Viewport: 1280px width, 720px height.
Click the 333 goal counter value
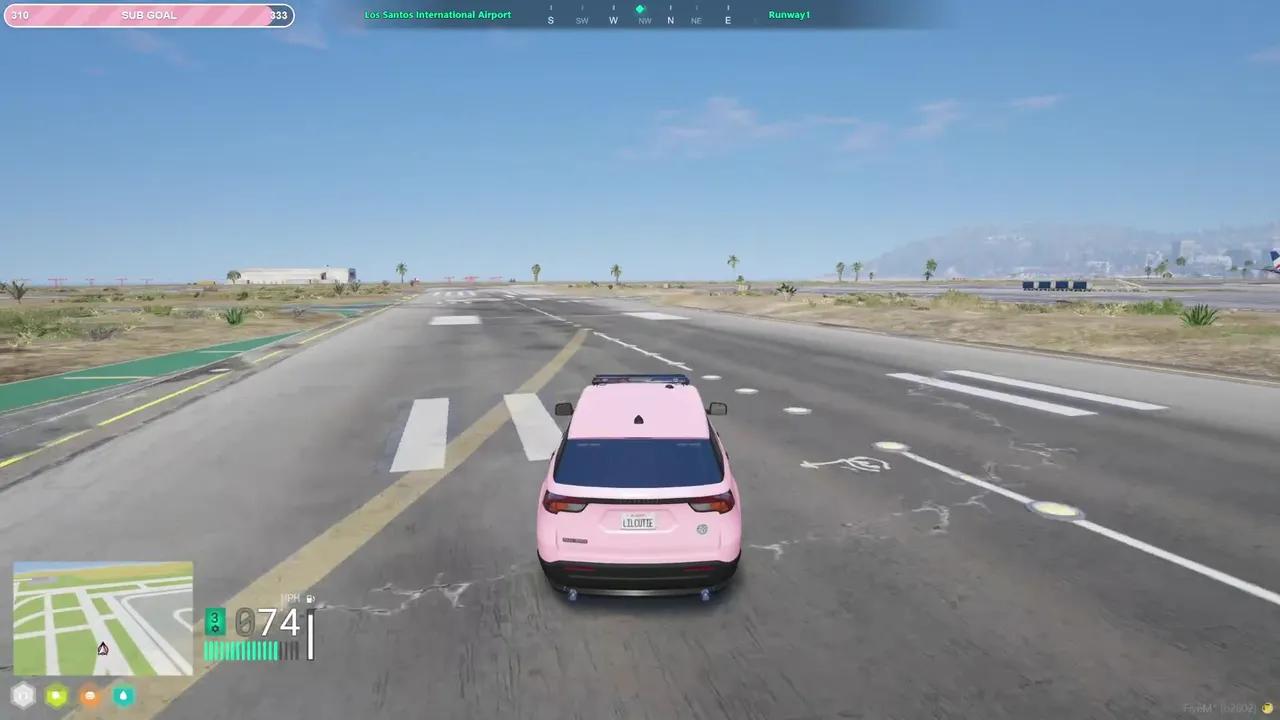click(279, 15)
